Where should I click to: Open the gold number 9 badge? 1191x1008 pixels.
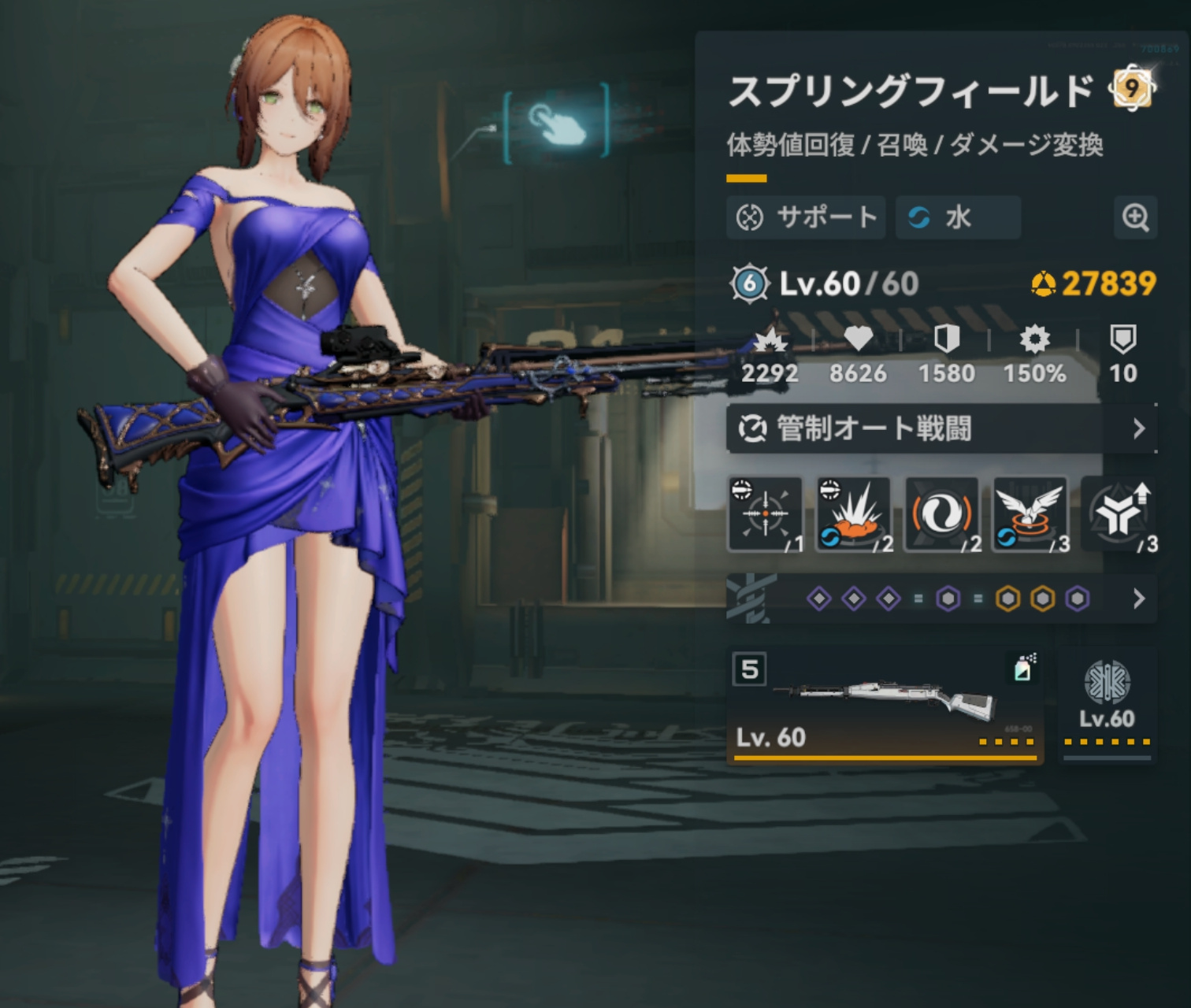1132,88
